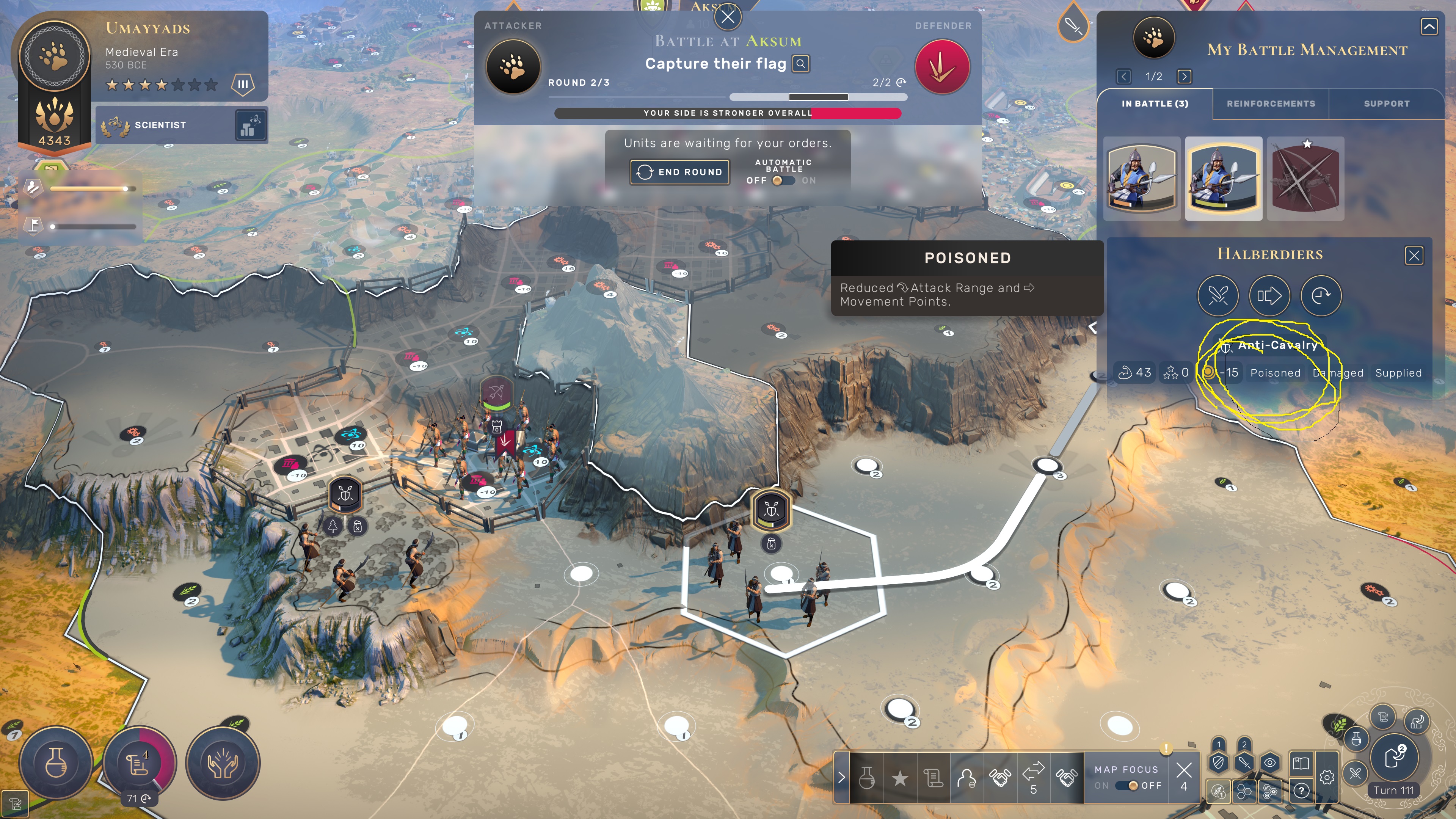The width and height of the screenshot is (1456, 819).
Task: Choose the arrow move action for Halberdiers
Action: [1269, 296]
